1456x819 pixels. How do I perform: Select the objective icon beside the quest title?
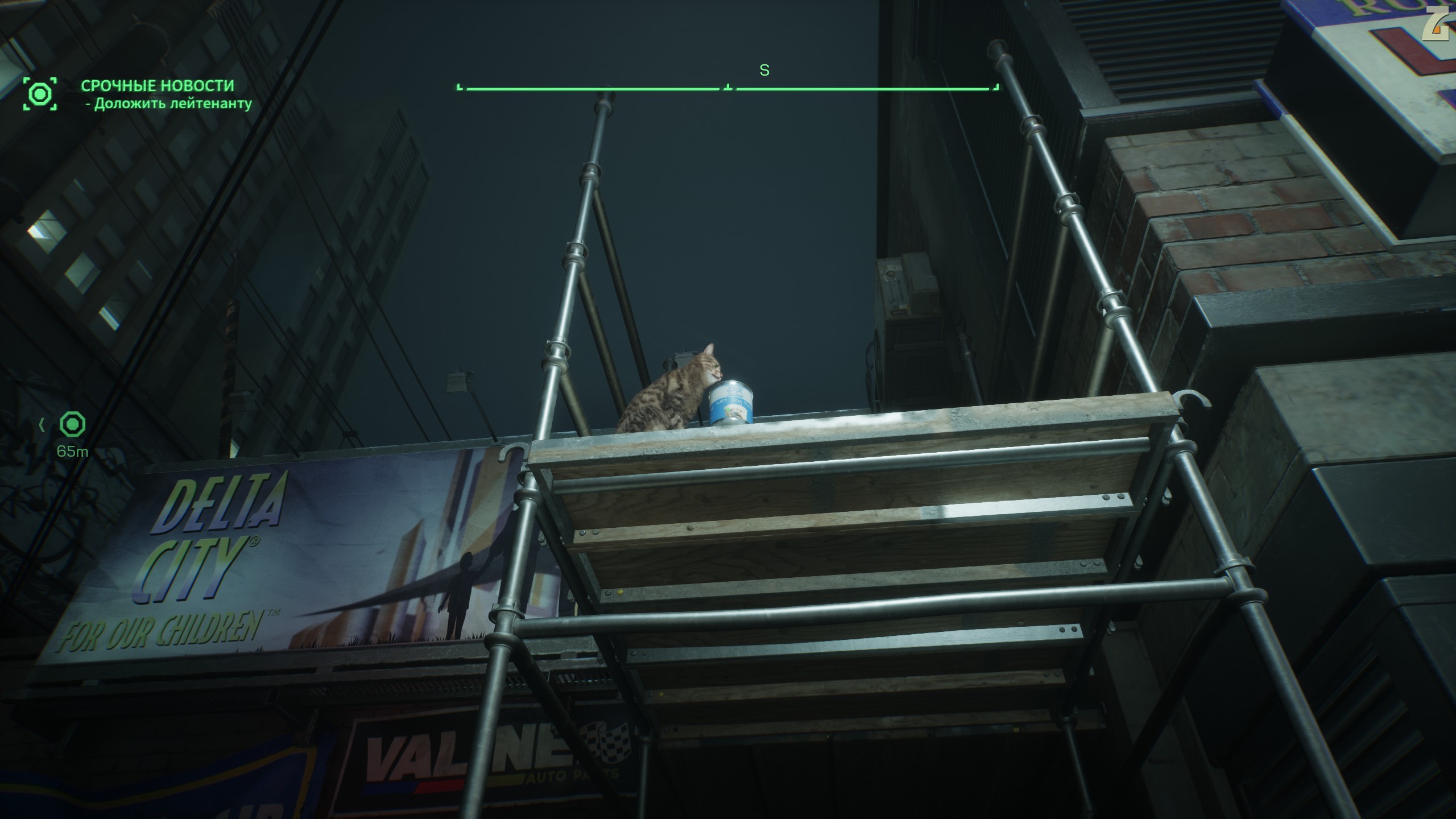[x=40, y=94]
